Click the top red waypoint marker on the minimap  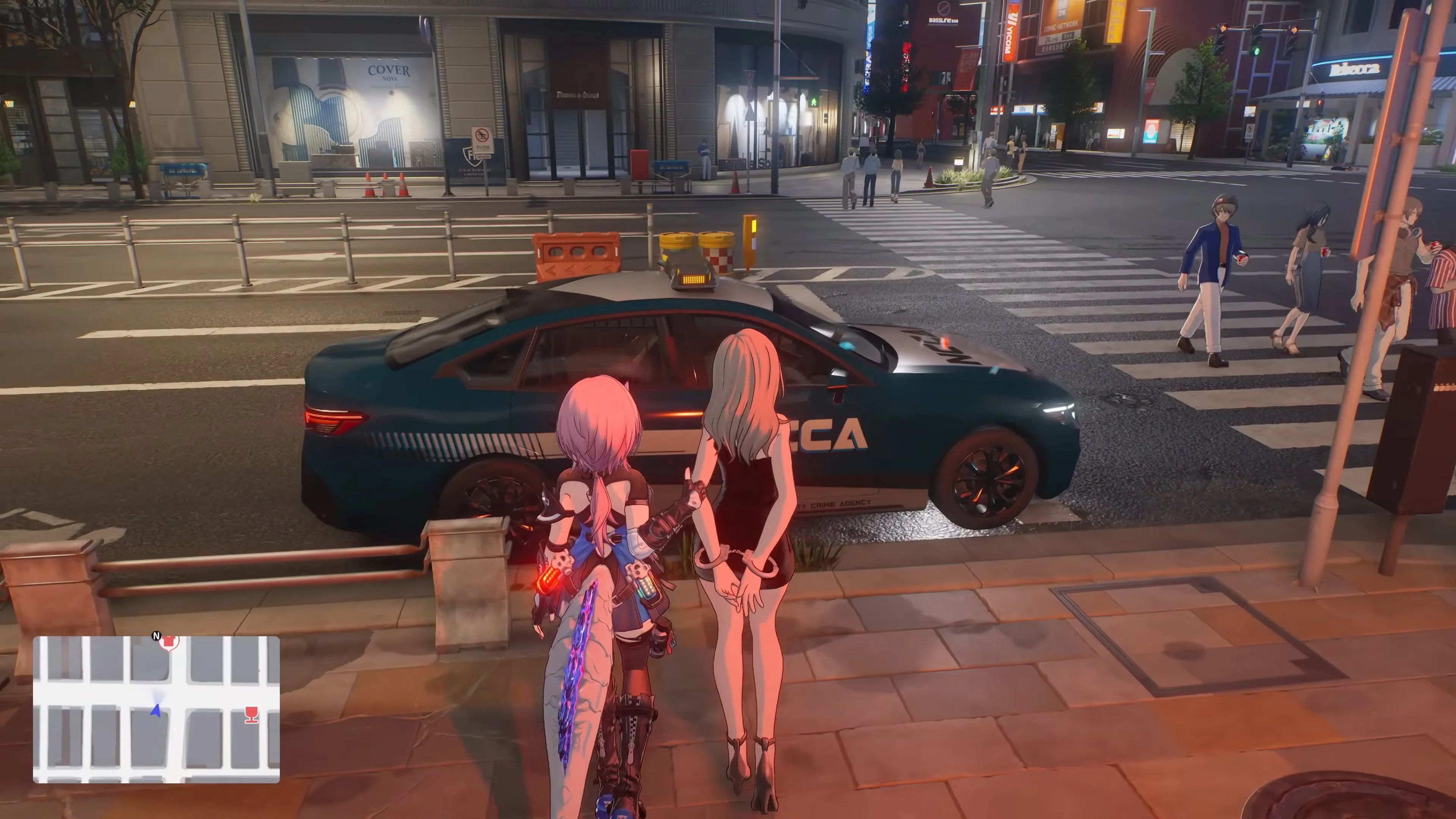point(169,642)
